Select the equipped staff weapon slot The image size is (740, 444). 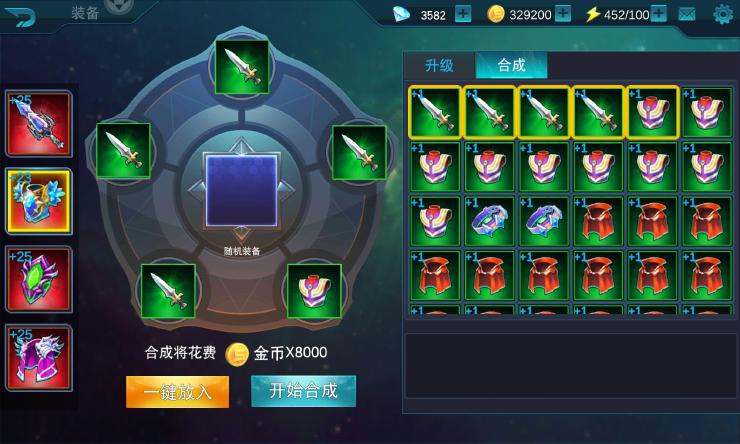pos(39,124)
